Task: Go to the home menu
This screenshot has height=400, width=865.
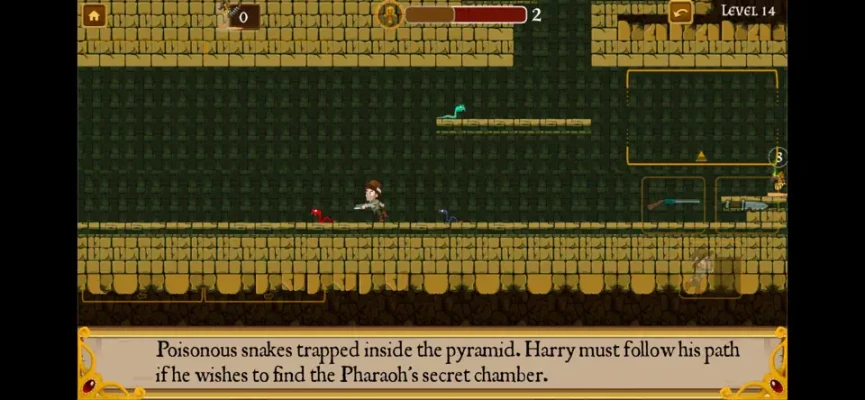Action: (94, 15)
